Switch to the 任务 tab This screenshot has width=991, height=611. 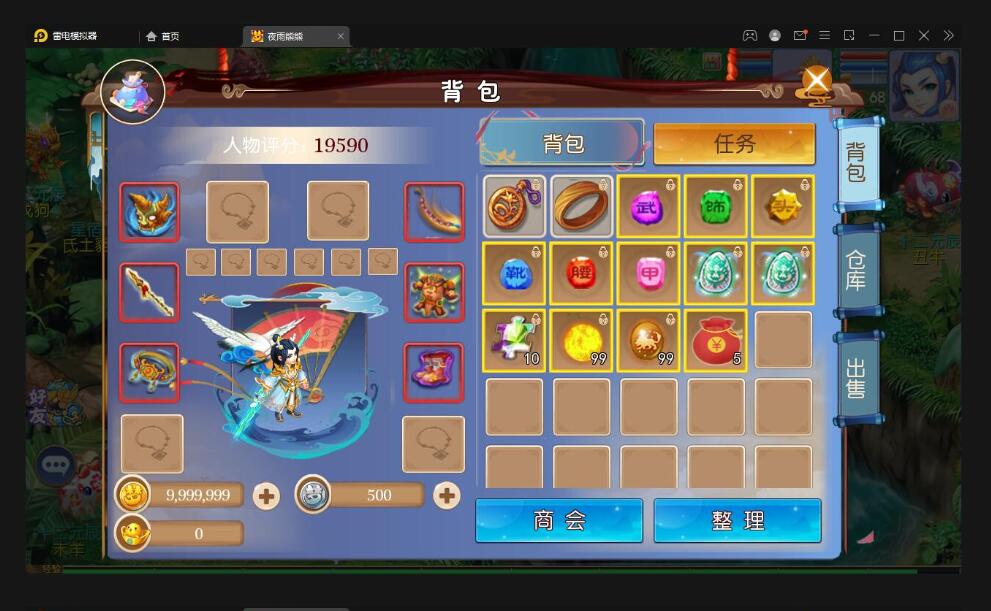click(734, 144)
